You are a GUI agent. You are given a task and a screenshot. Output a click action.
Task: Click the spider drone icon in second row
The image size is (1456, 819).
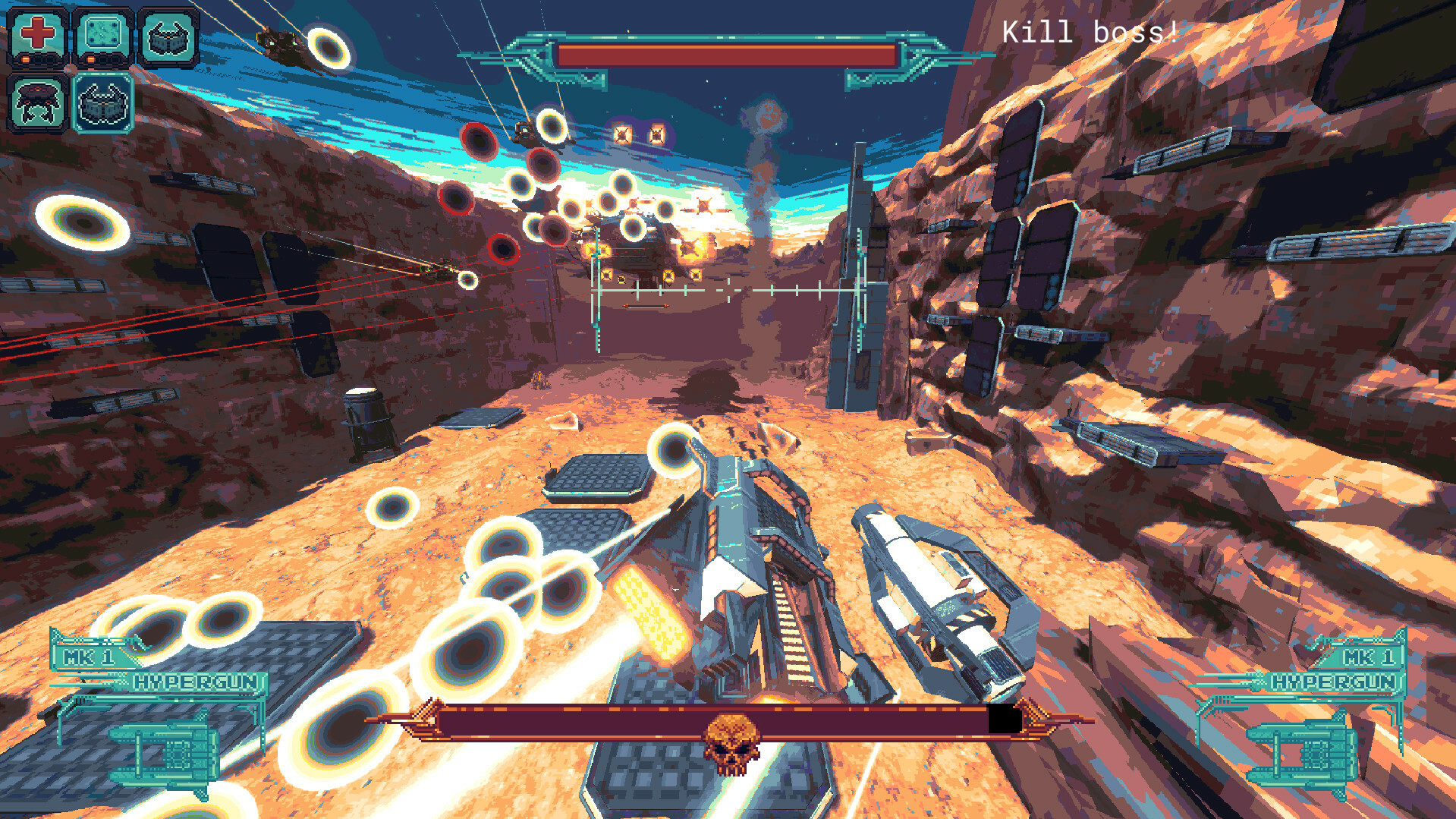(36, 101)
